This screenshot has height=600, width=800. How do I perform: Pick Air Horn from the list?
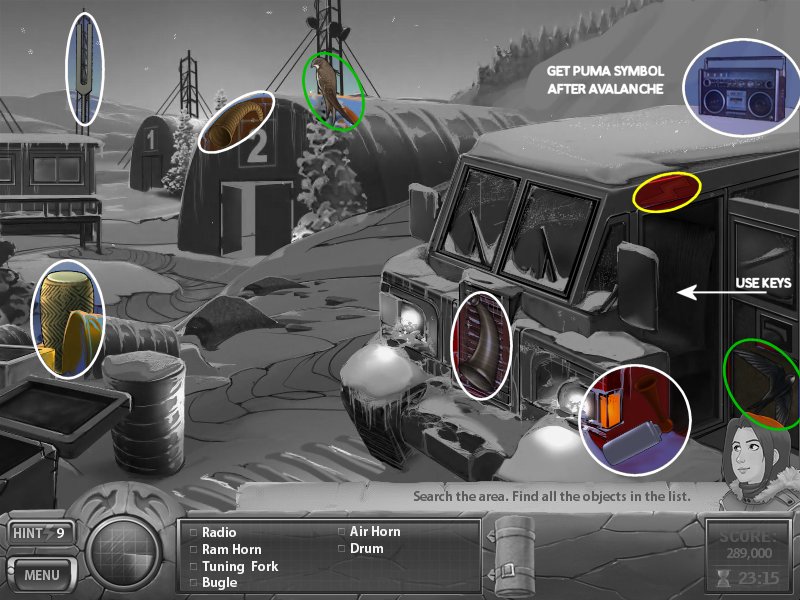(x=373, y=532)
